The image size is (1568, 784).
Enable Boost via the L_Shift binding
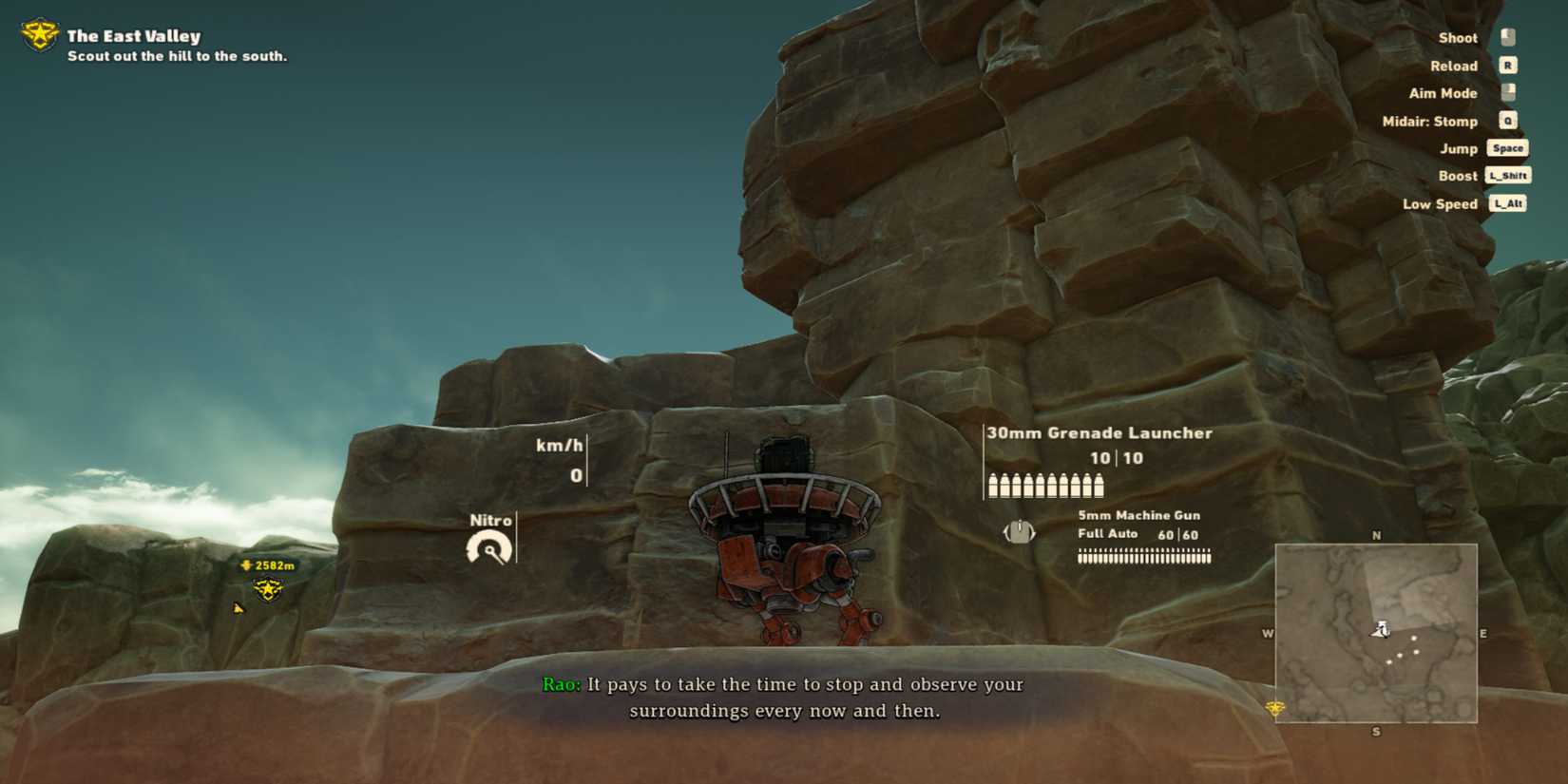click(1508, 176)
